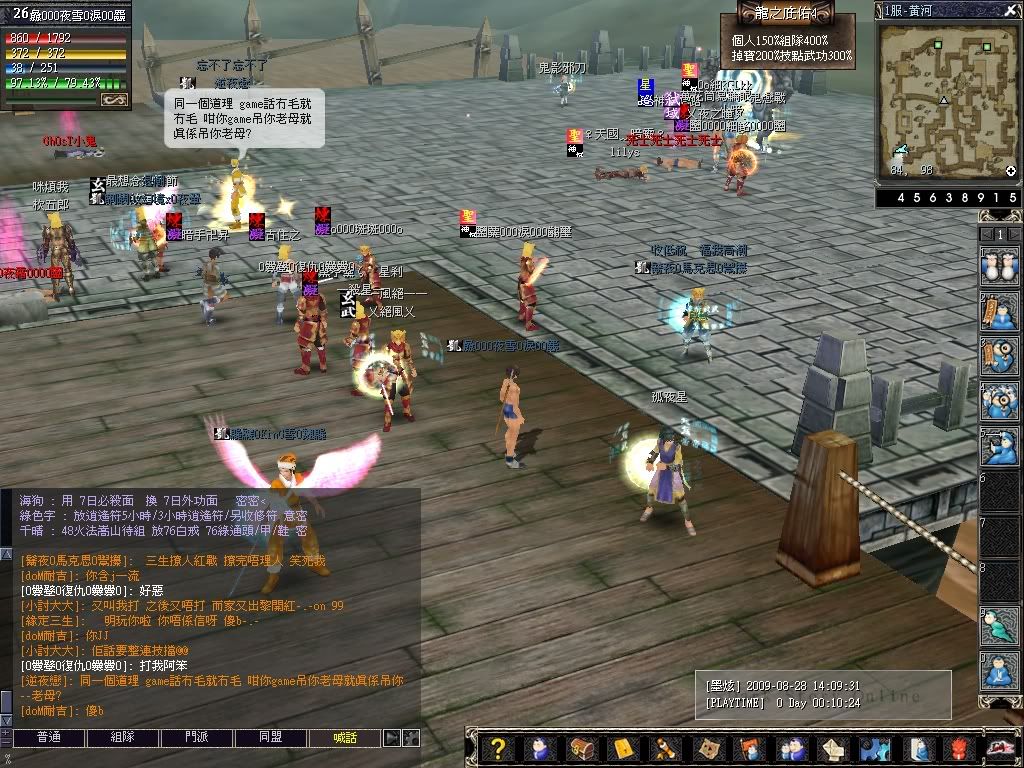Open the yellow question mark help
Viewport: 1024px width, 768px height.
[498, 749]
